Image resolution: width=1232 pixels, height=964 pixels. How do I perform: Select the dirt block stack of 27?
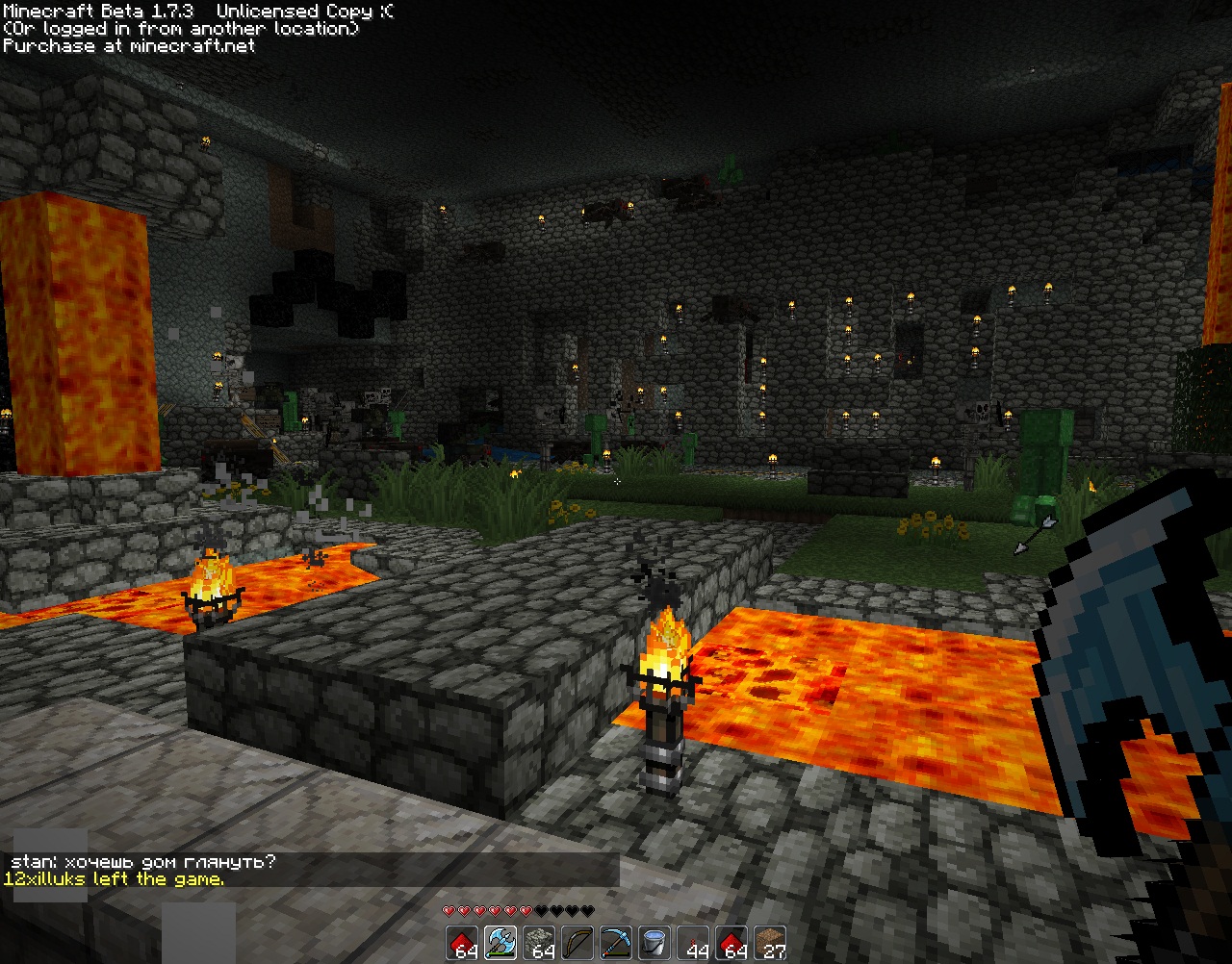tap(770, 943)
